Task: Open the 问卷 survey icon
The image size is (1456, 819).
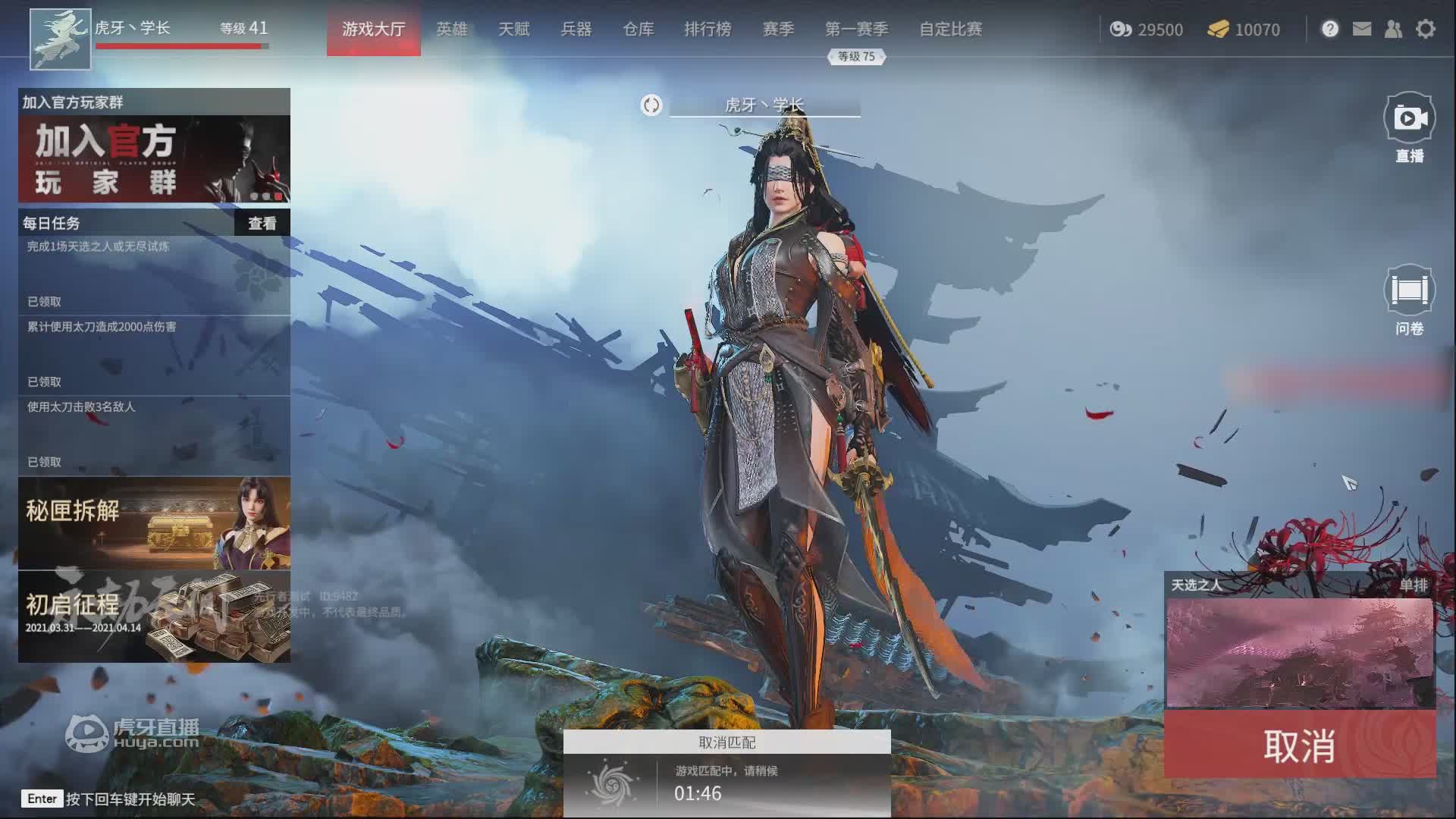Action: 1409,290
